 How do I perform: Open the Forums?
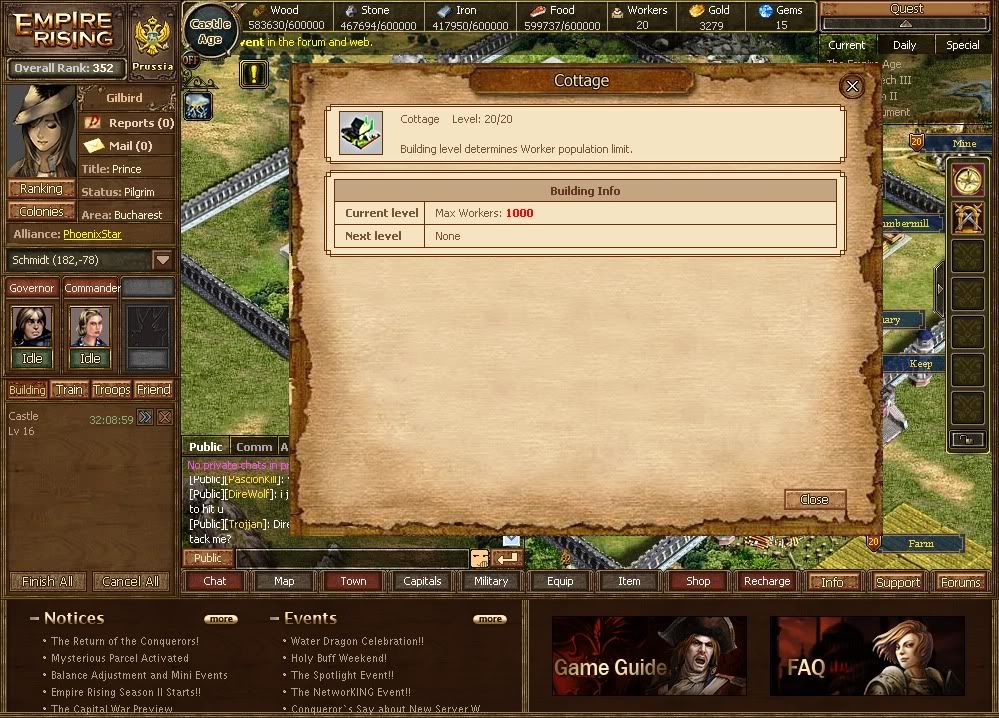coord(961,582)
